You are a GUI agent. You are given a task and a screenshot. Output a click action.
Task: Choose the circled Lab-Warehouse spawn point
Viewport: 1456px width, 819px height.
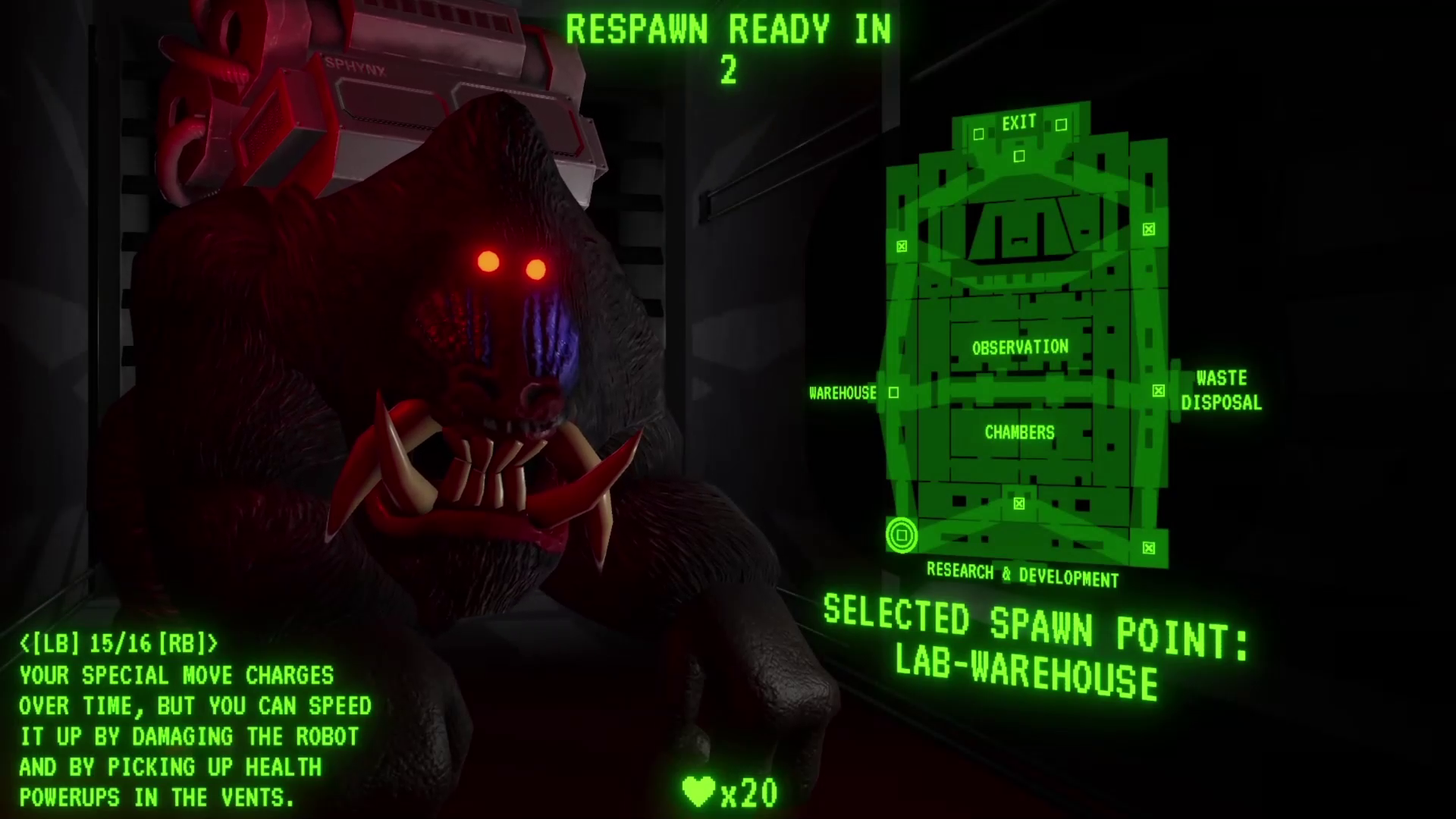pyautogui.click(x=902, y=536)
